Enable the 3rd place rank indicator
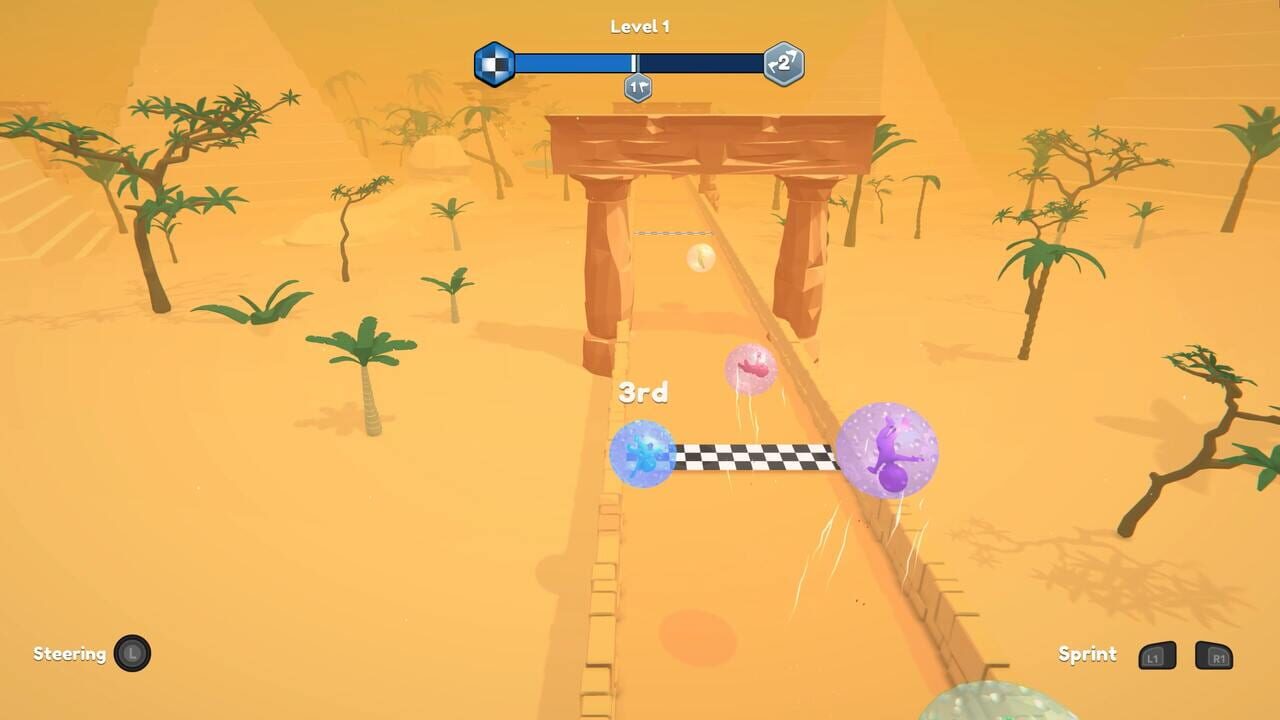1280x720 pixels. (643, 393)
